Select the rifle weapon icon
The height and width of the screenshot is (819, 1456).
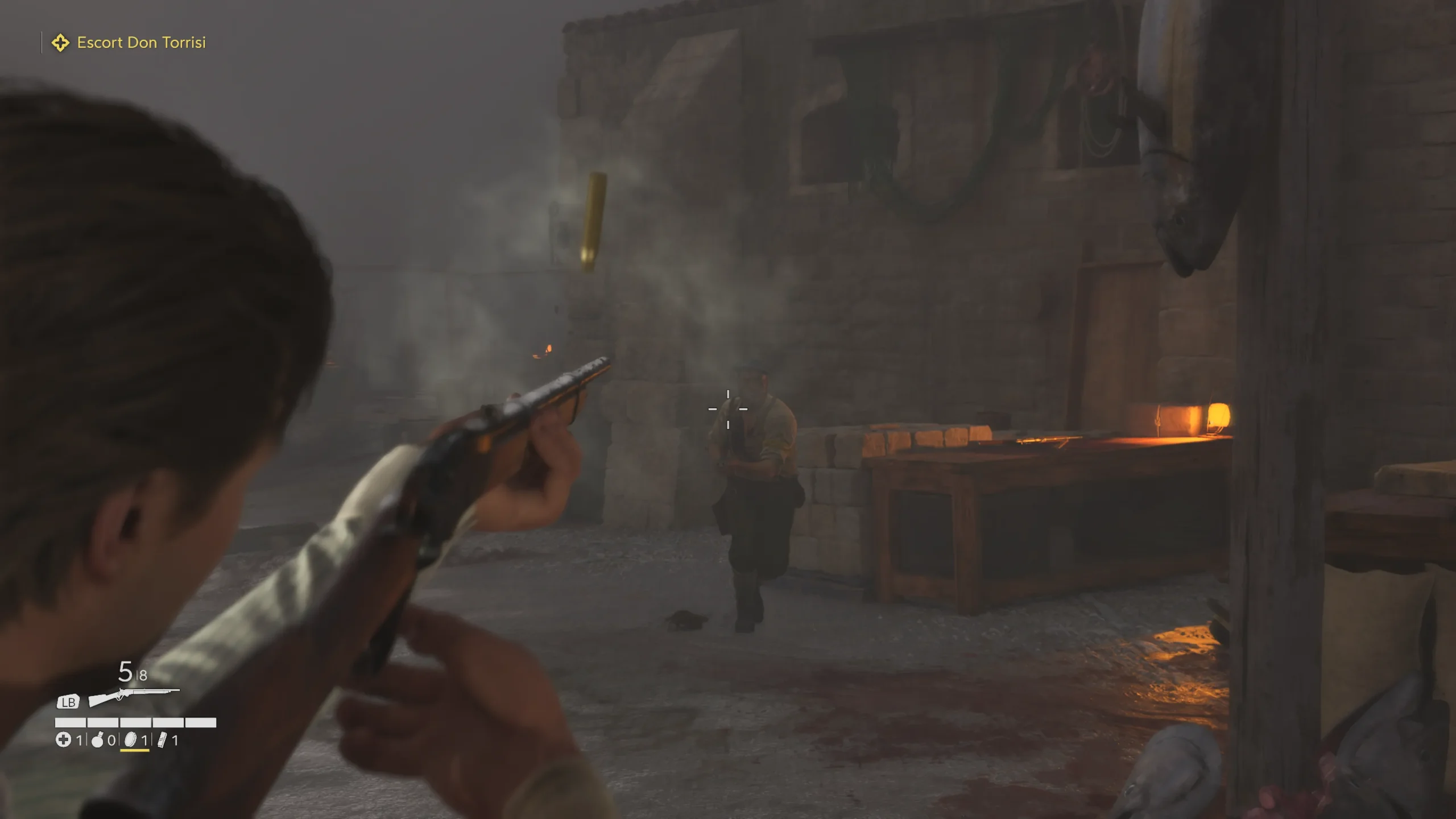pyautogui.click(x=134, y=696)
